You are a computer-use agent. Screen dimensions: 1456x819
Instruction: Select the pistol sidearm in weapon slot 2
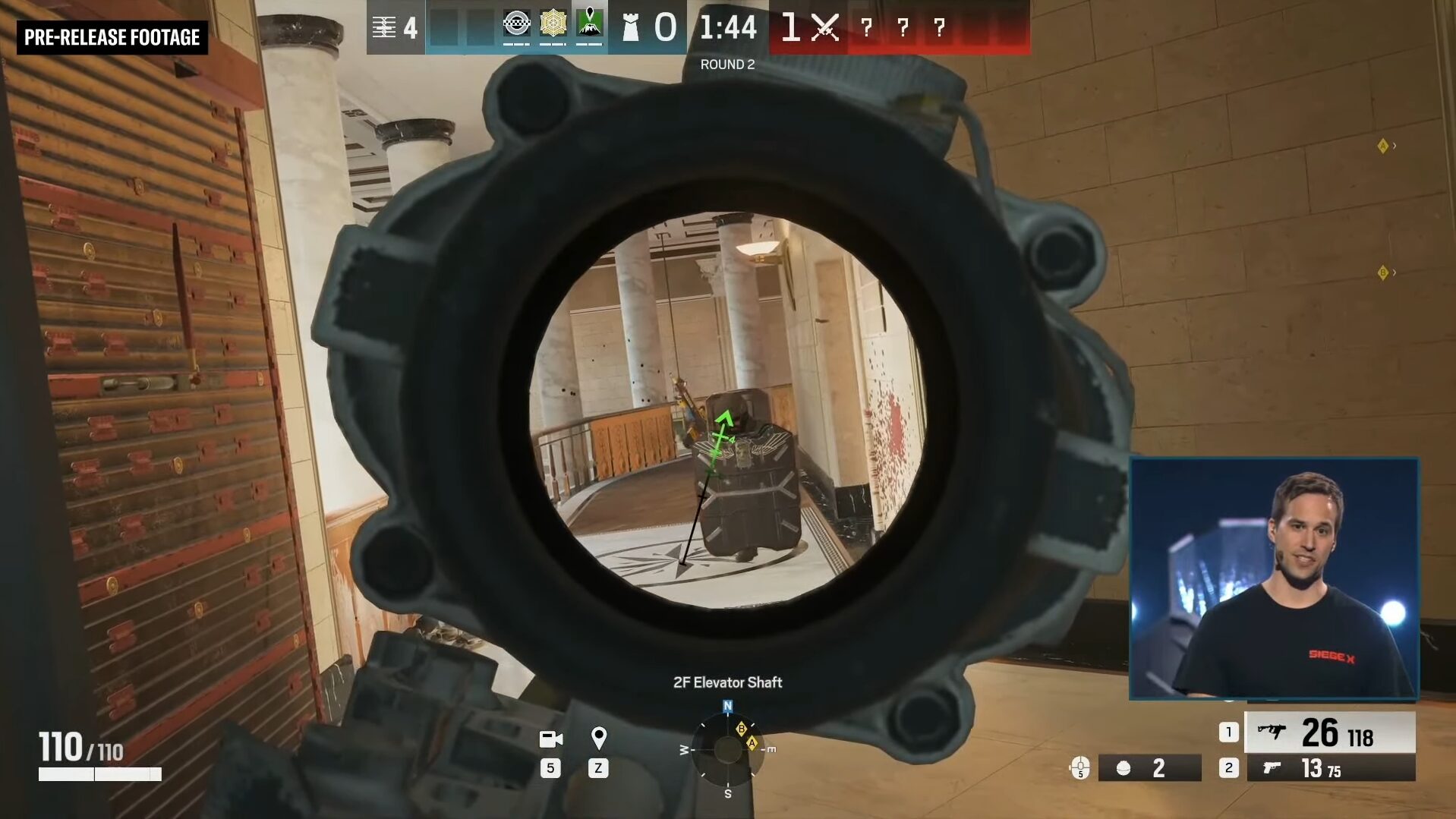click(x=1328, y=769)
